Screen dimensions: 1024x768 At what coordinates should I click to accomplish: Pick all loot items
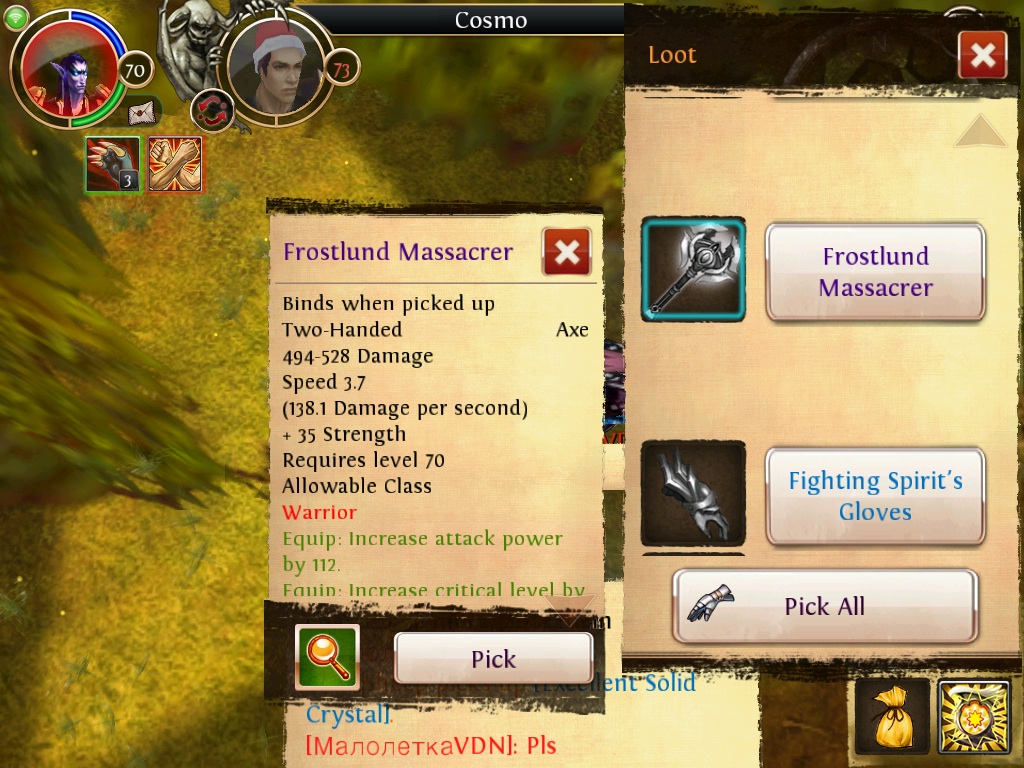coord(824,606)
